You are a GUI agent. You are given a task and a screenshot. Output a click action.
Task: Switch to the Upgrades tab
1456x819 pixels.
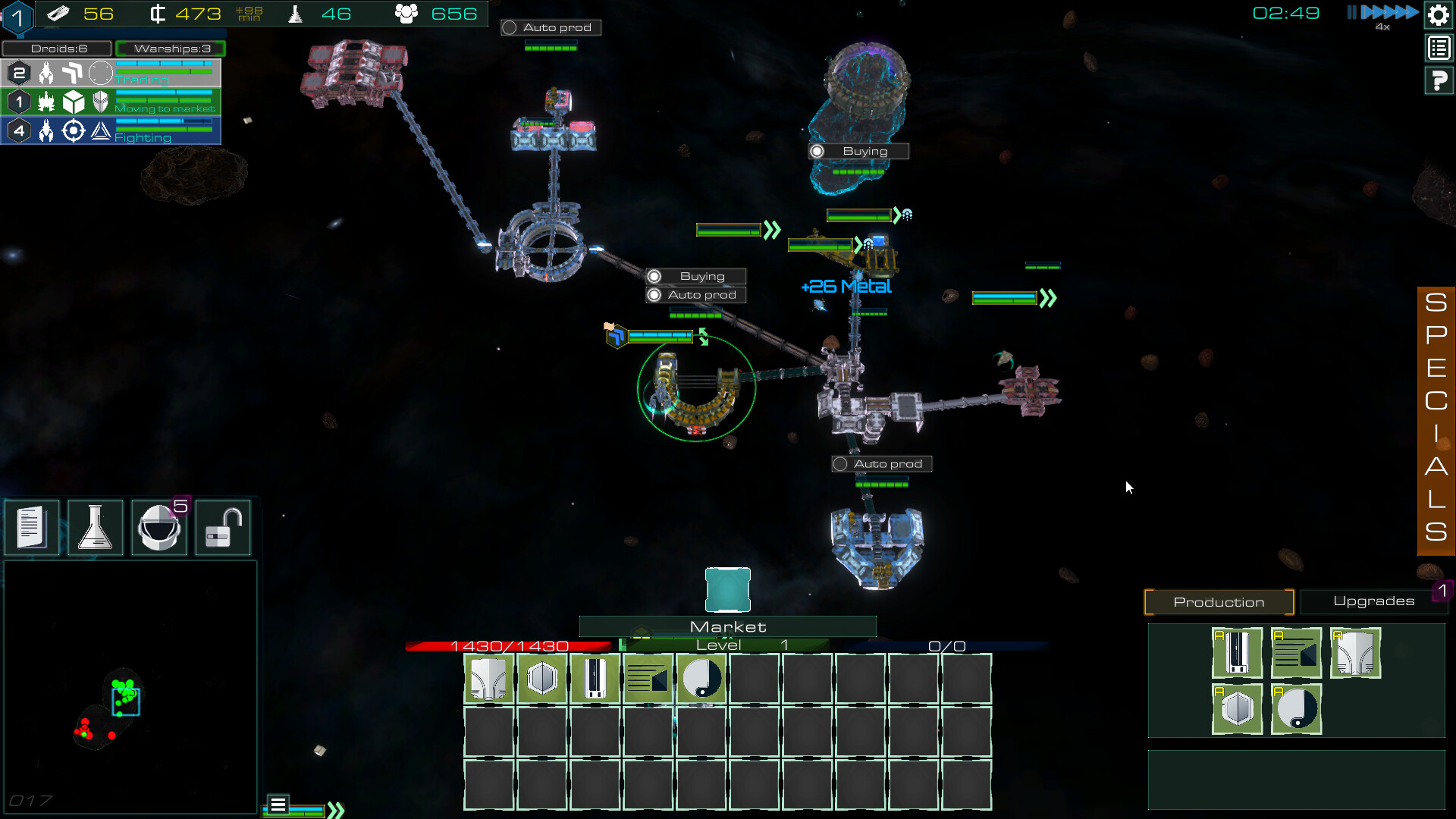pos(1374,601)
